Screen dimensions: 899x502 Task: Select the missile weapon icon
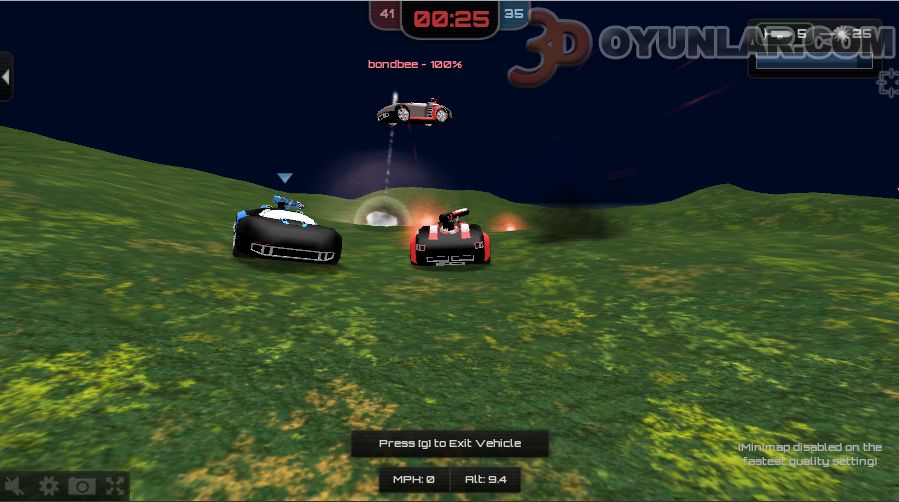pyautogui.click(x=776, y=34)
